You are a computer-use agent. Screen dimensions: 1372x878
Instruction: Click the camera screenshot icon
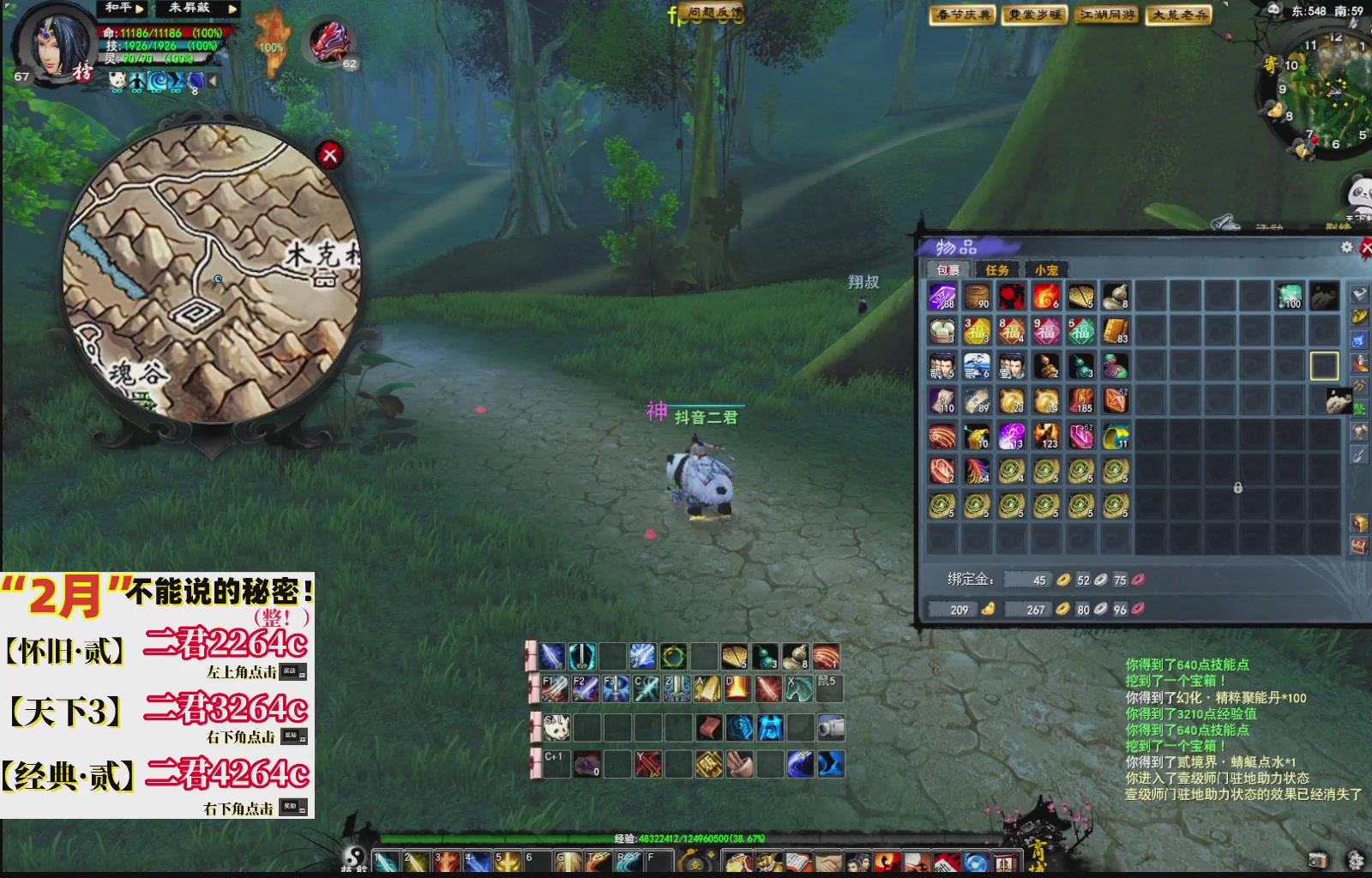pos(1318,859)
